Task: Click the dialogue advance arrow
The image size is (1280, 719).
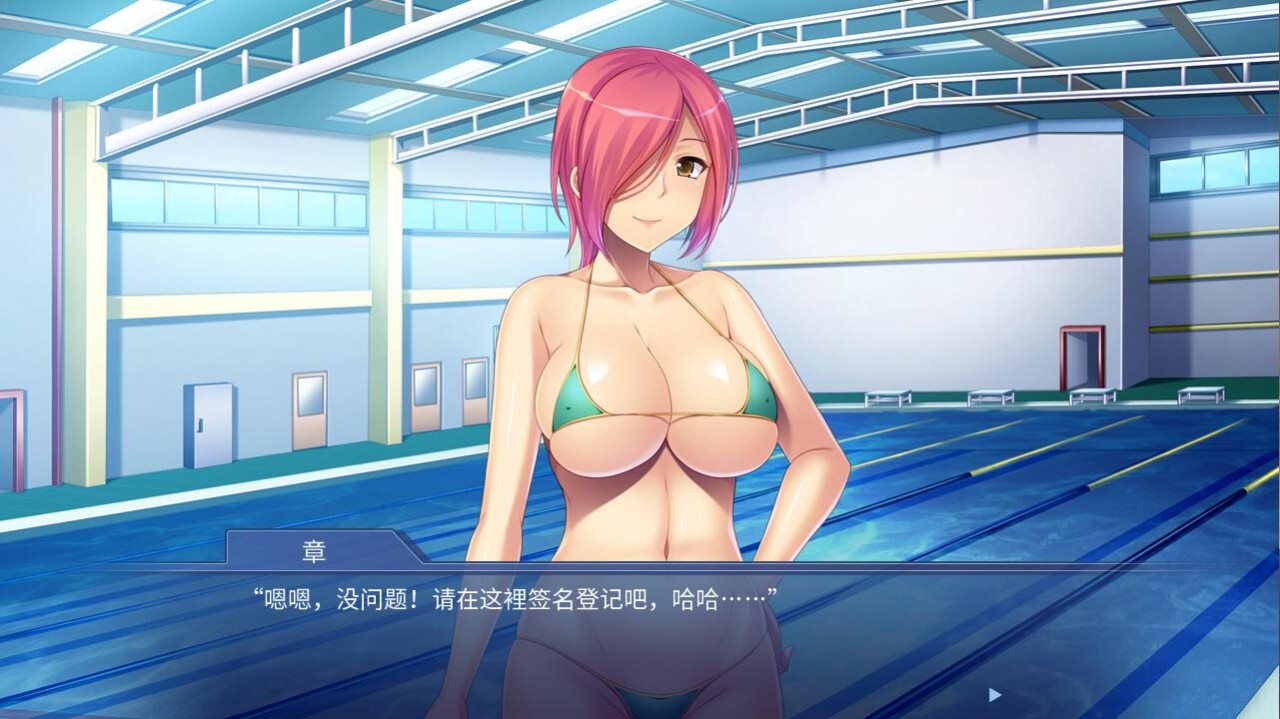Action: [994, 694]
